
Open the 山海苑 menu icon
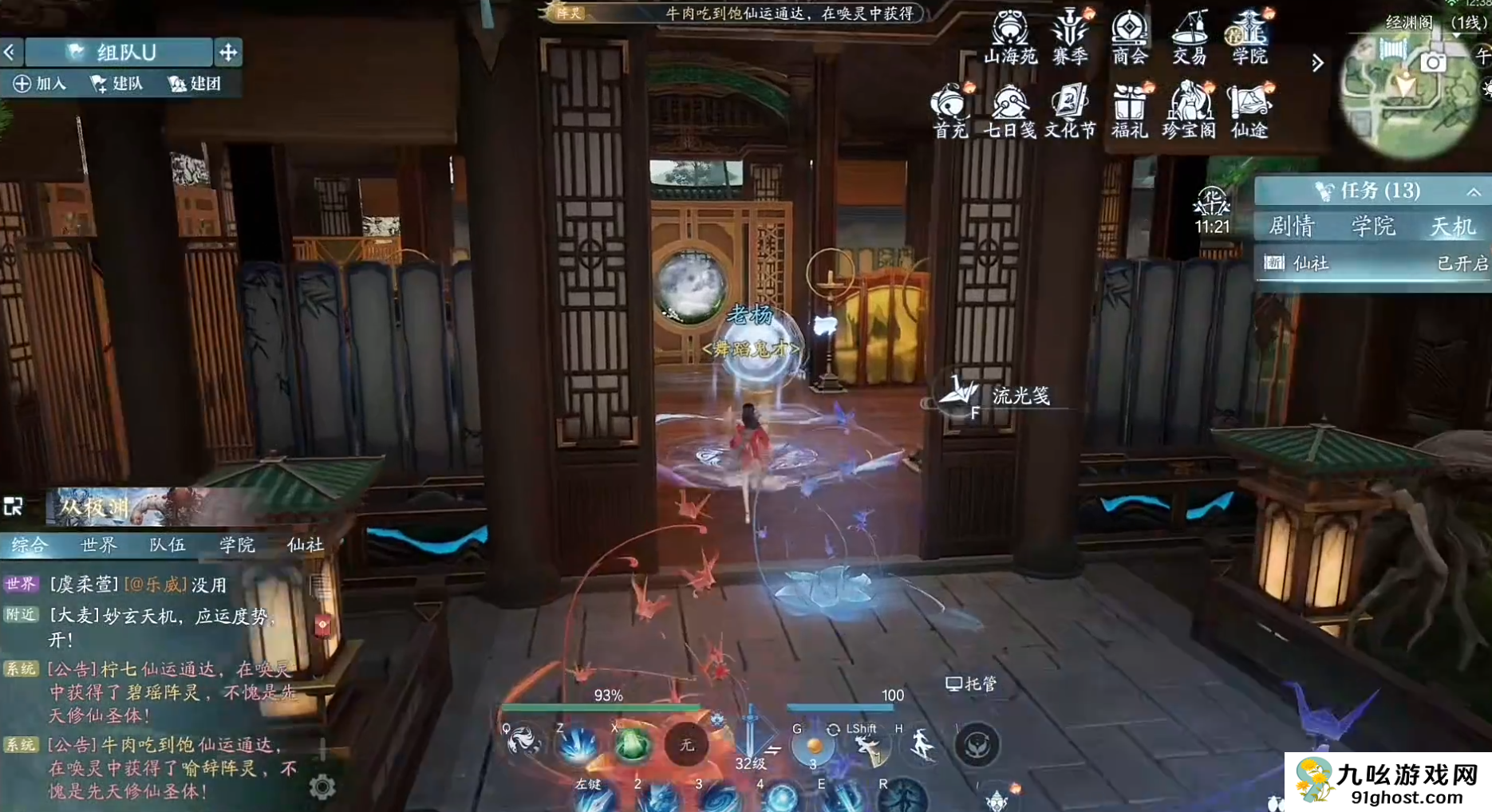(1009, 35)
